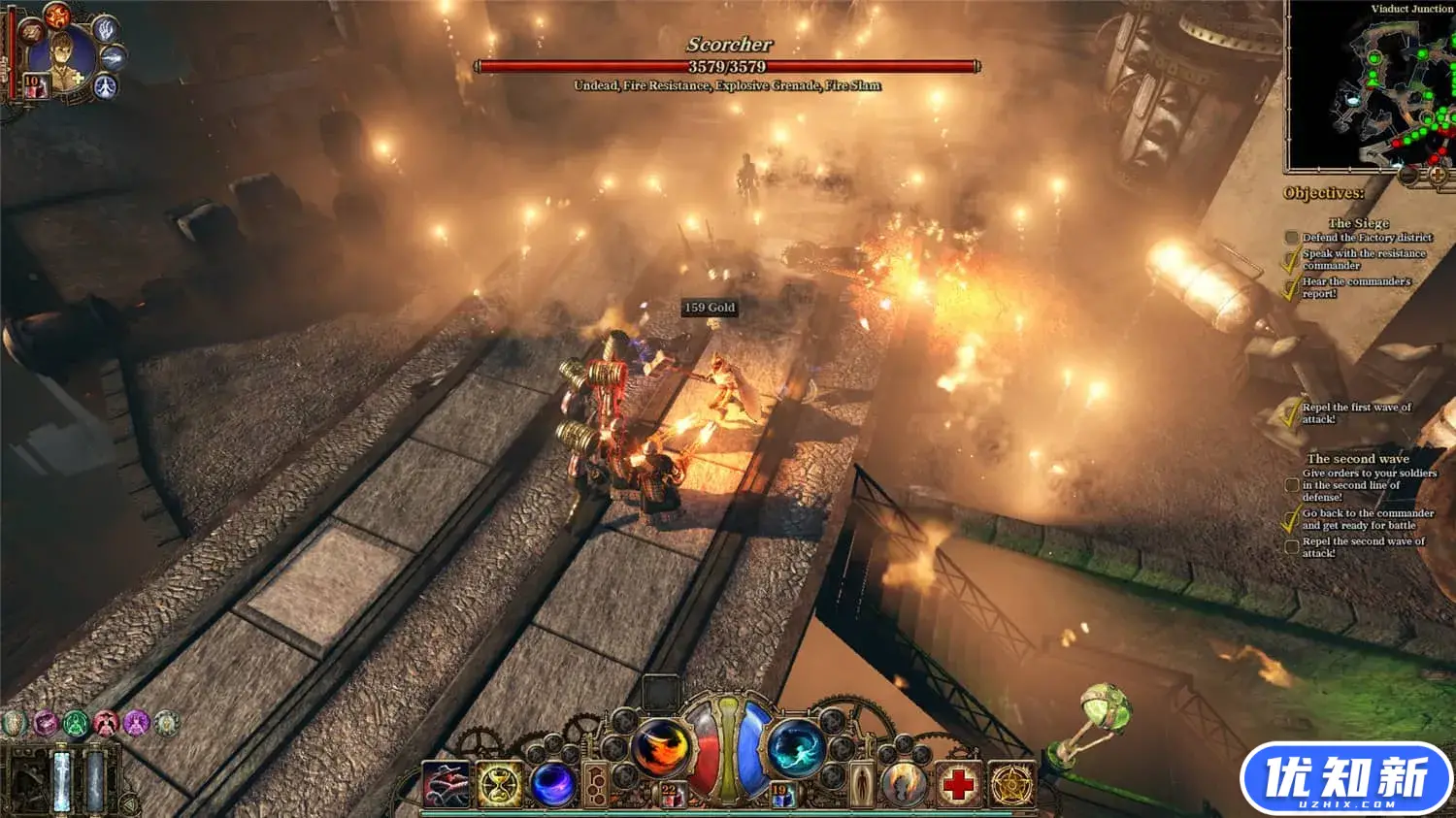Image resolution: width=1456 pixels, height=818 pixels.
Task: Click the Viaduct Junction minimap
Action: point(1371,89)
